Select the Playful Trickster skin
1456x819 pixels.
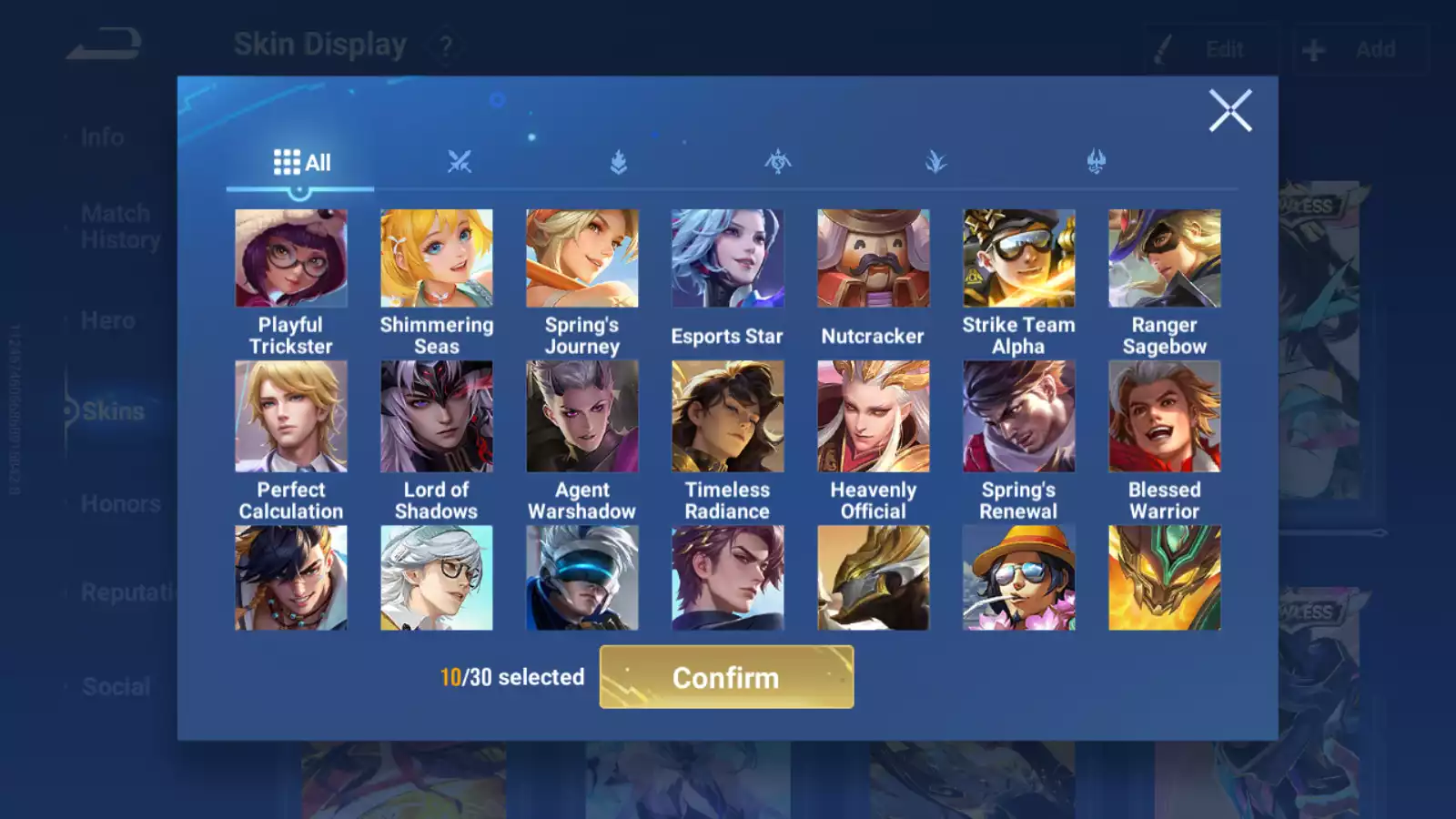coord(291,258)
